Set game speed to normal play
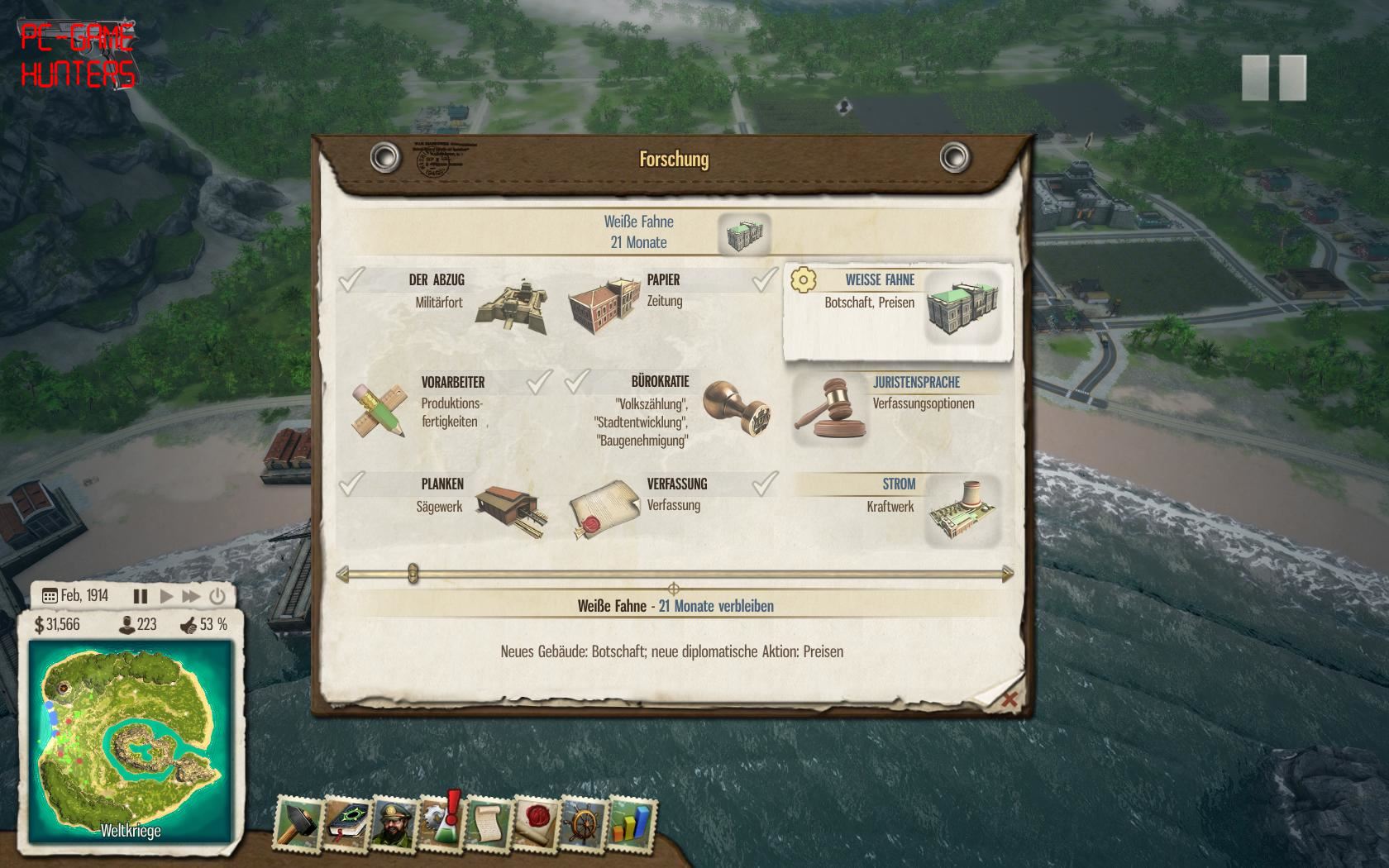 166,596
